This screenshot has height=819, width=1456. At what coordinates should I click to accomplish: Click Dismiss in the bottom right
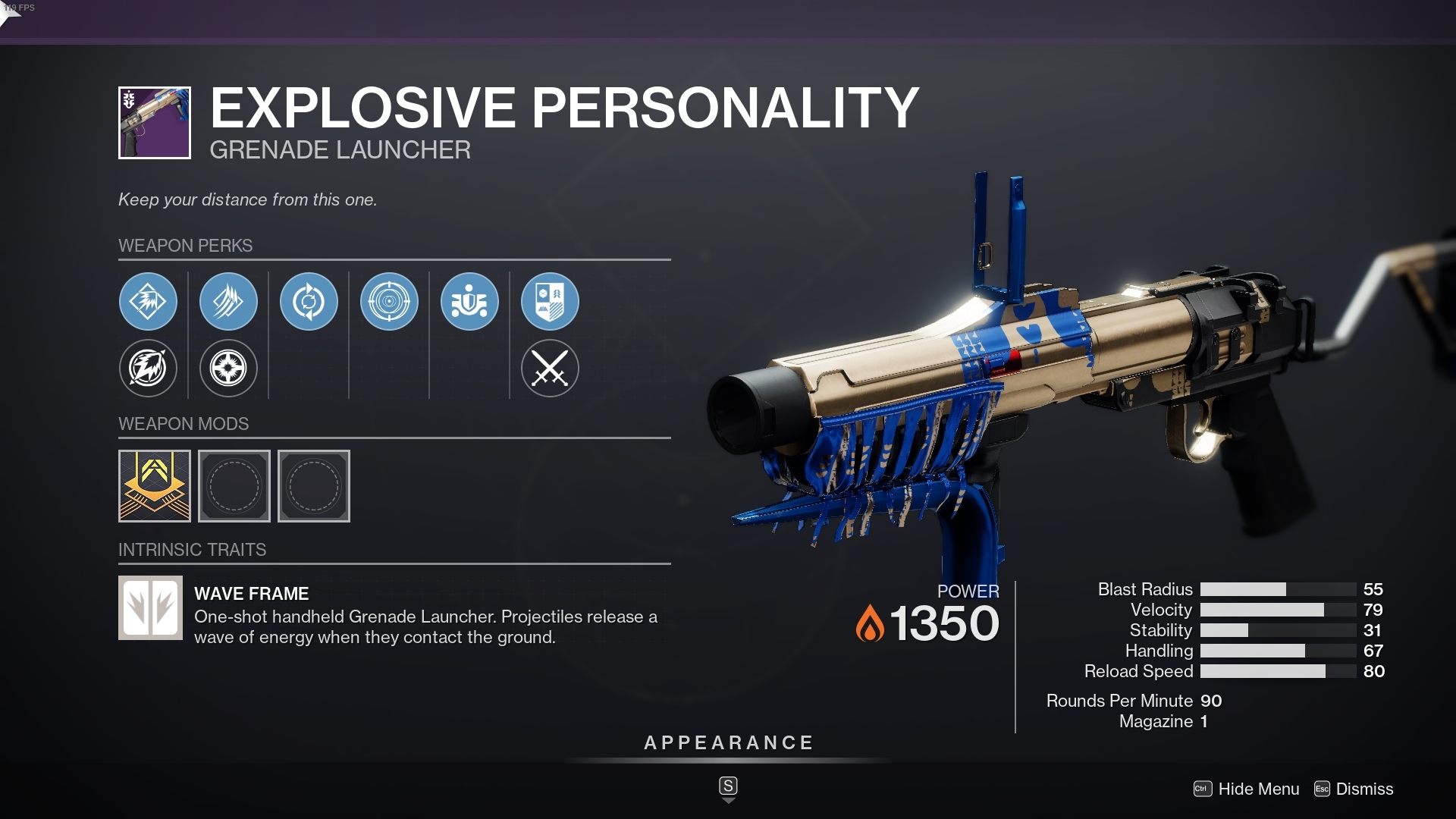tap(1364, 789)
